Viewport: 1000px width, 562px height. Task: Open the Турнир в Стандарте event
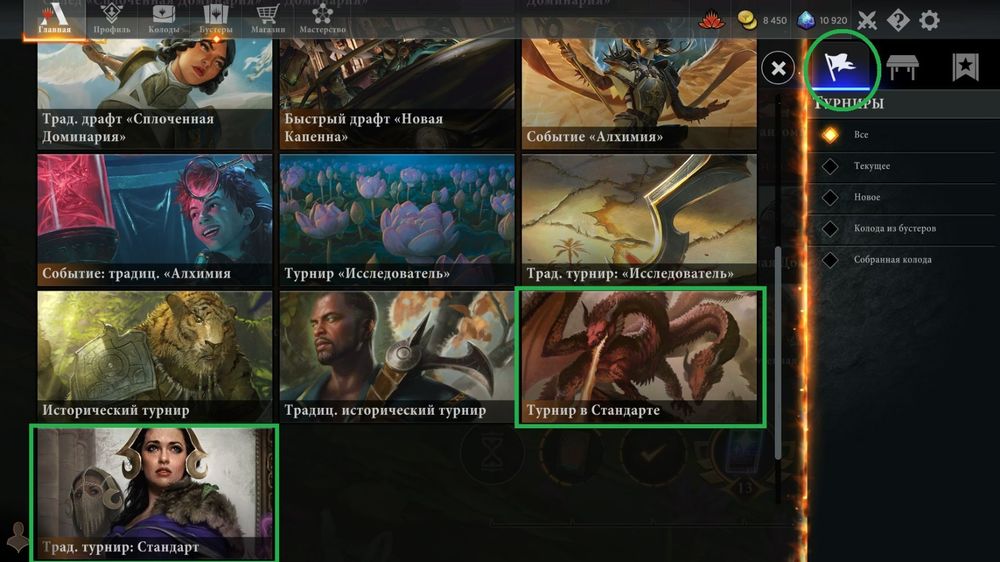tap(639, 357)
